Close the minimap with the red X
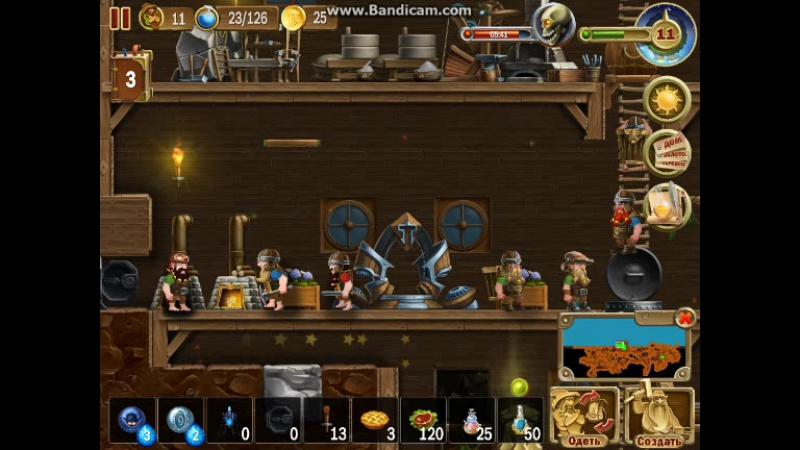Image resolution: width=800 pixels, height=450 pixels. (x=685, y=318)
